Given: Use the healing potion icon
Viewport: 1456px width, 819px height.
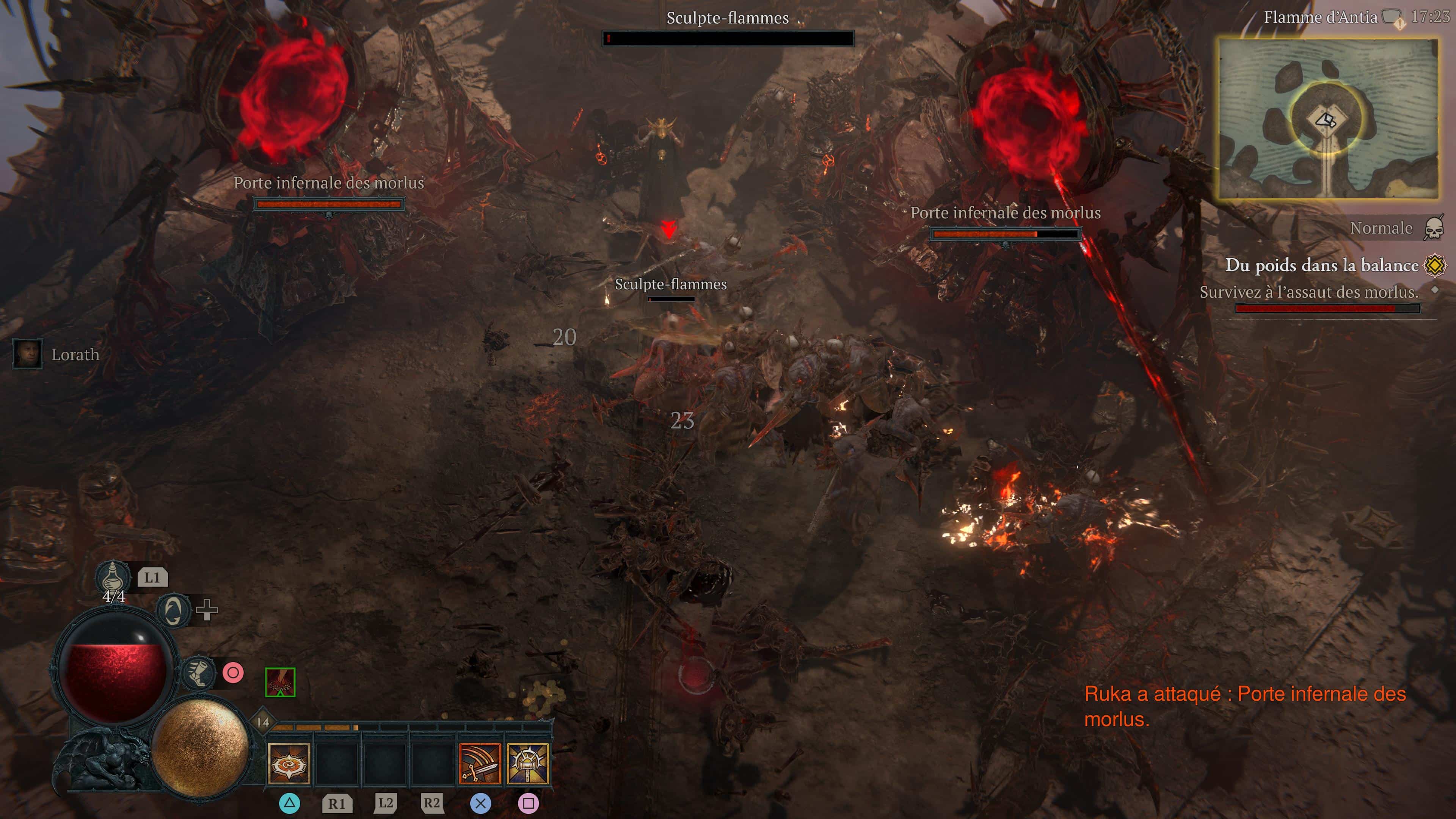Looking at the screenshot, I should tap(113, 577).
